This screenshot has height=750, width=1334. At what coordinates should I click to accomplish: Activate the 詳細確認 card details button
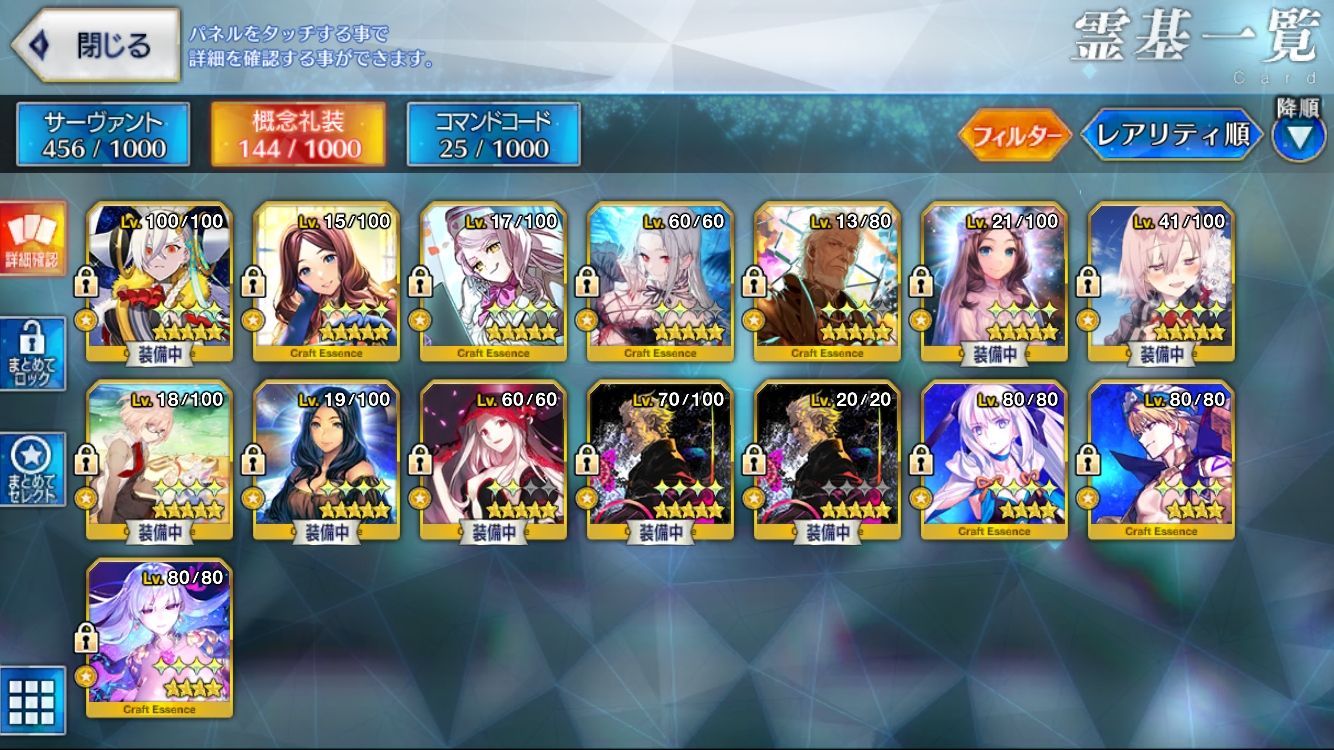point(33,239)
